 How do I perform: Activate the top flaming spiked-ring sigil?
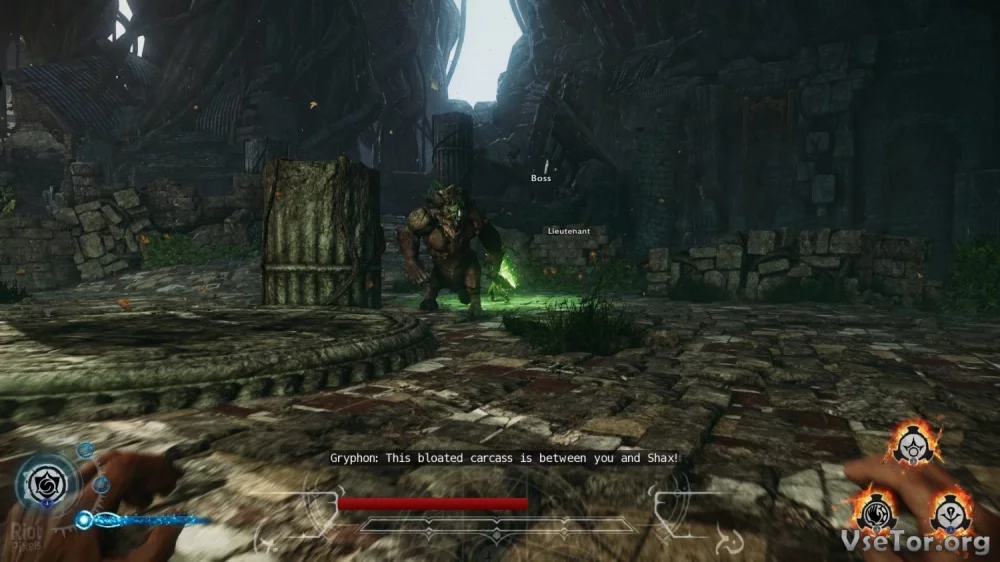pyautogui.click(x=914, y=444)
